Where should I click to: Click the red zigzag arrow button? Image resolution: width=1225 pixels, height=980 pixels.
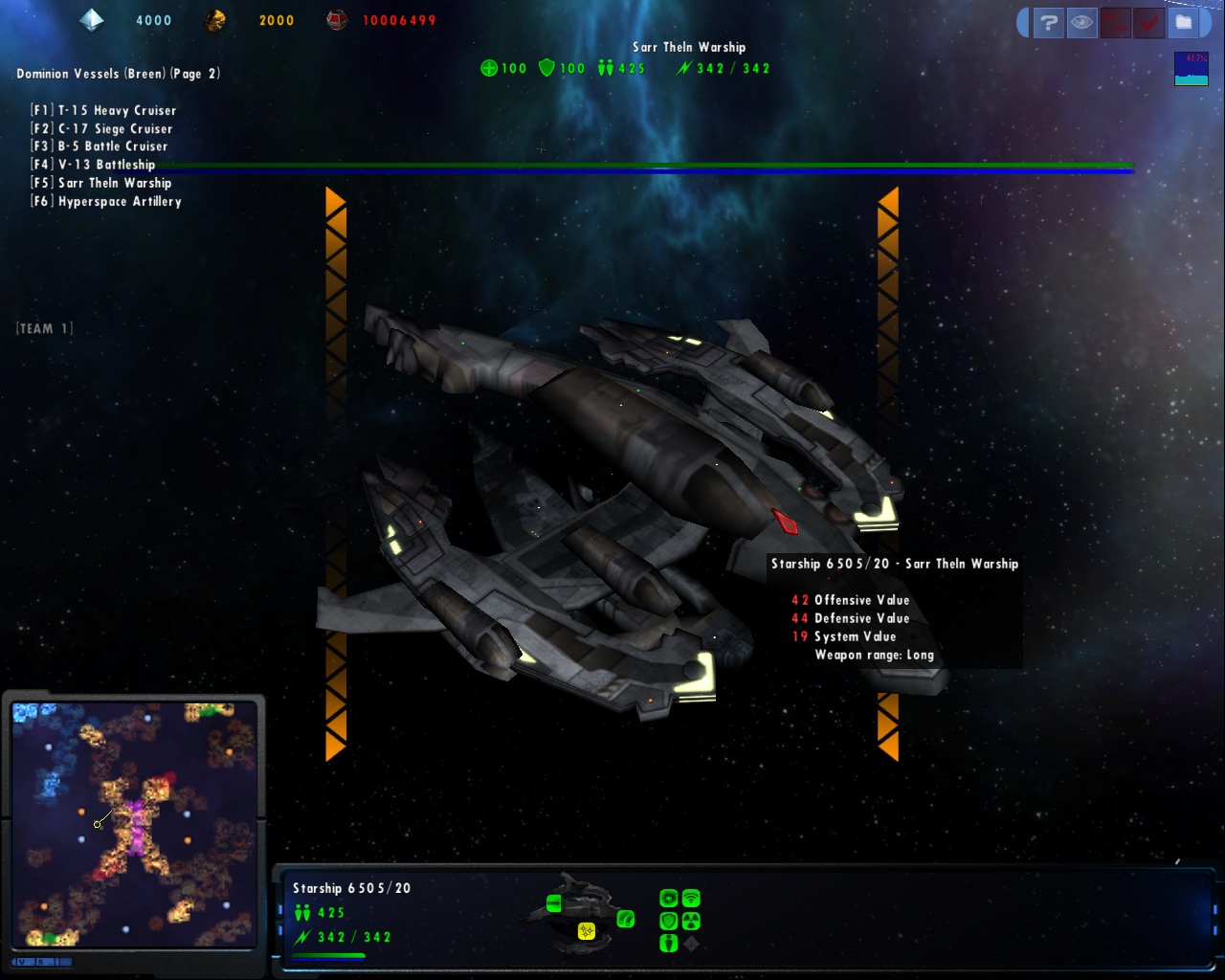pyautogui.click(x=1115, y=23)
